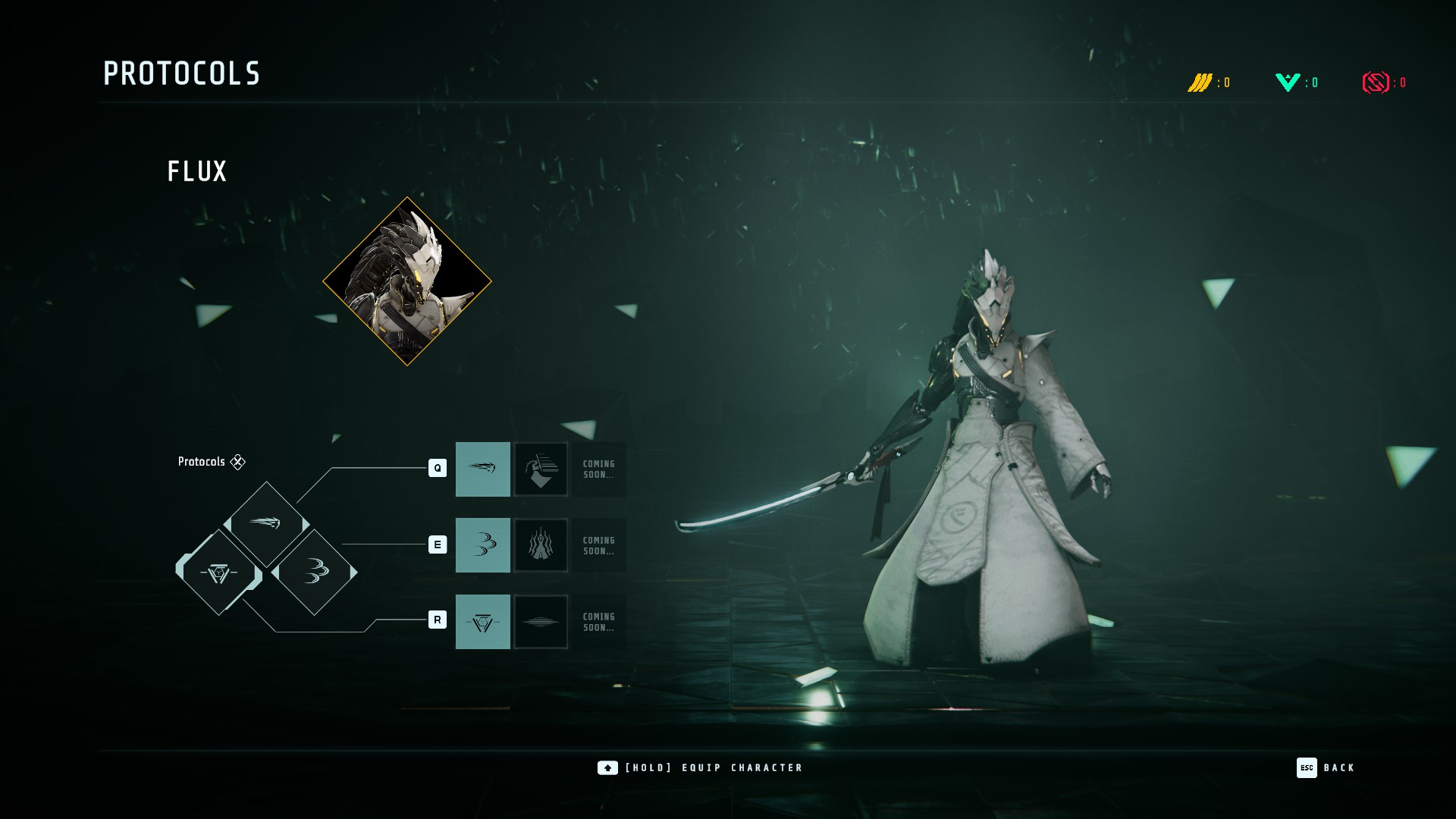
Task: Select the wind node in the protocol tree
Action: (x=316, y=573)
